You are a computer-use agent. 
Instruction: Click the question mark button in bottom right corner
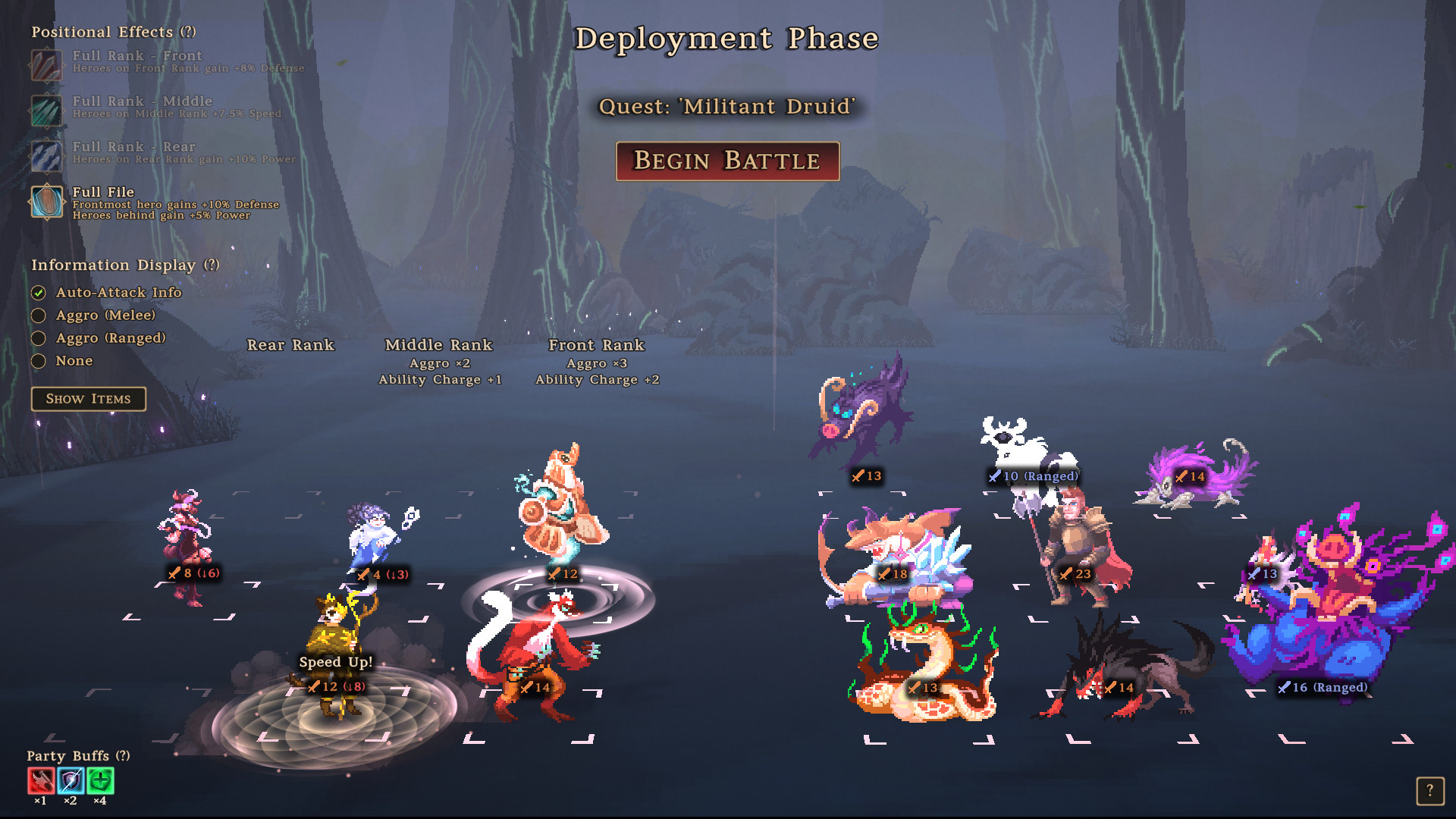[x=1432, y=791]
